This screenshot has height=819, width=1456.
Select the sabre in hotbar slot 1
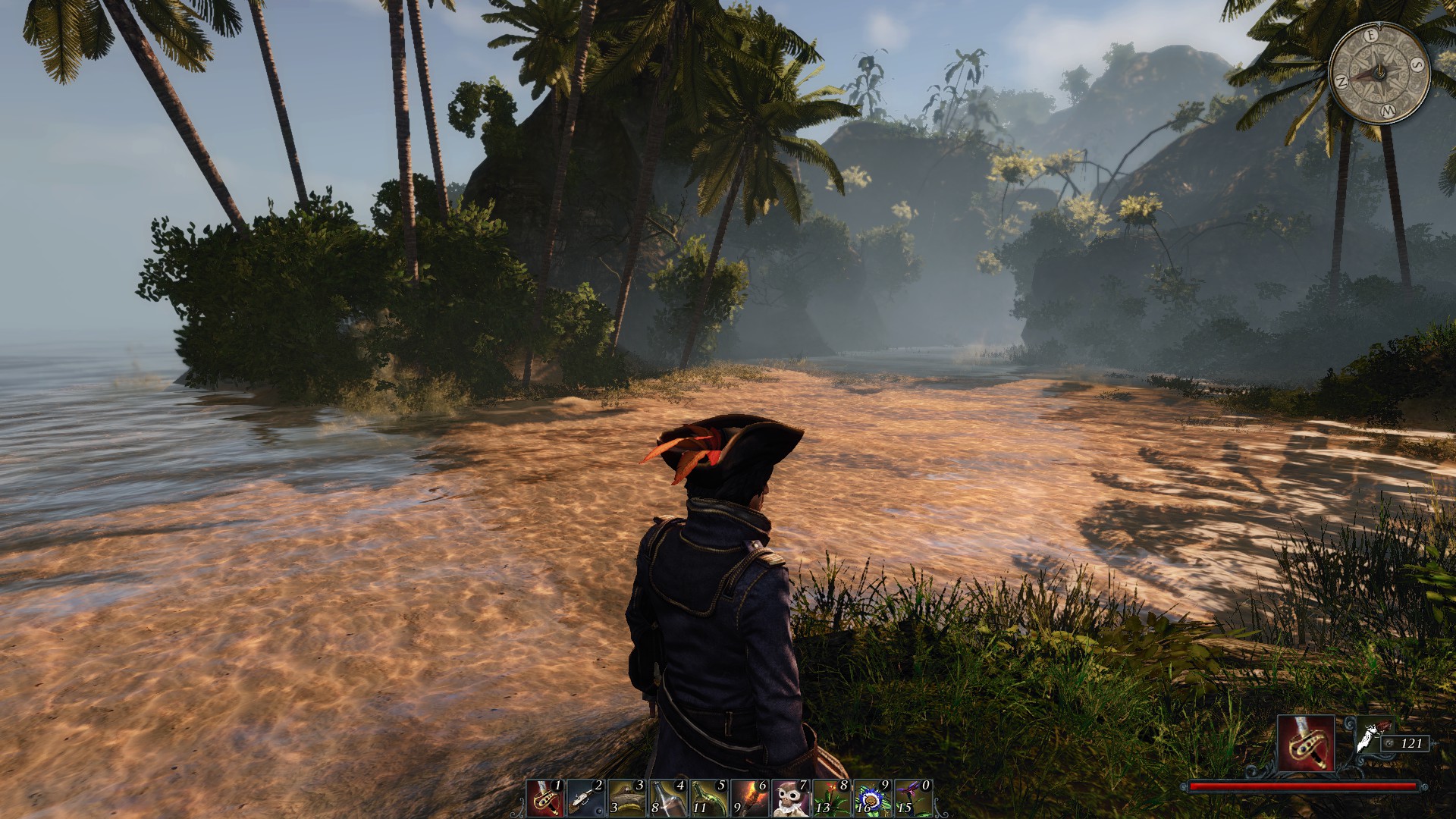pos(544,799)
